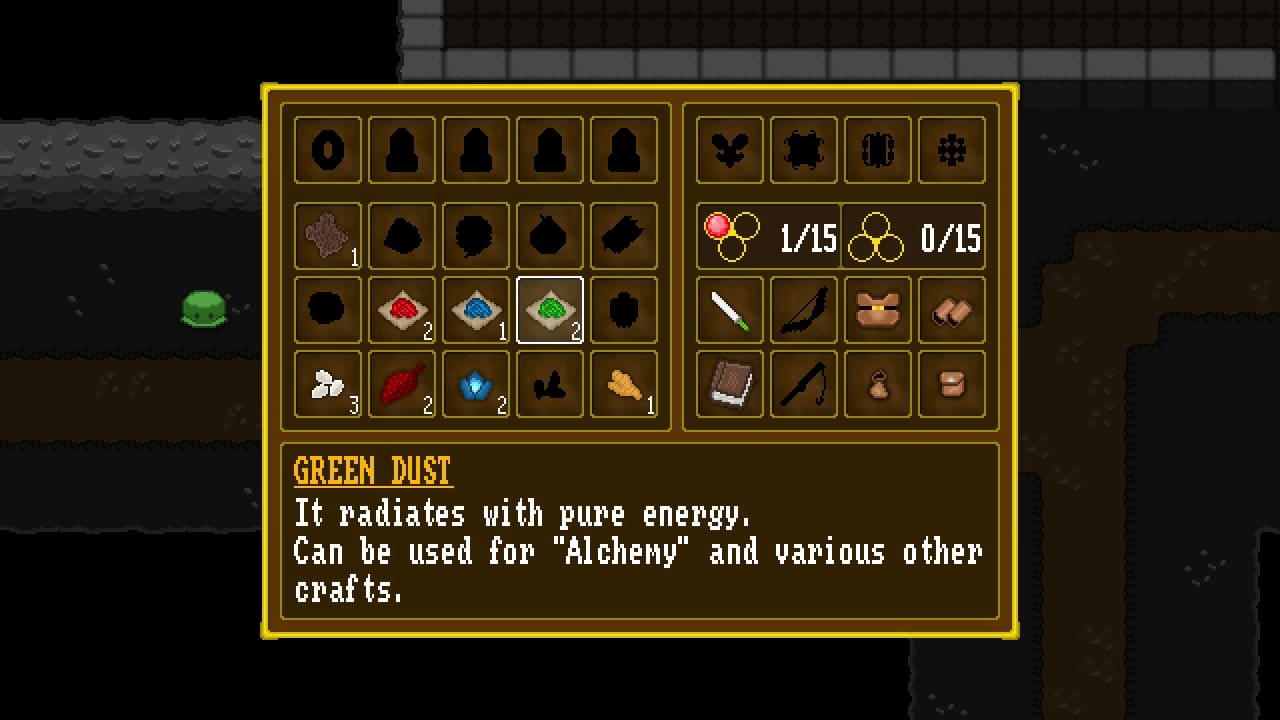Select the boots equipment icon

click(x=951, y=309)
